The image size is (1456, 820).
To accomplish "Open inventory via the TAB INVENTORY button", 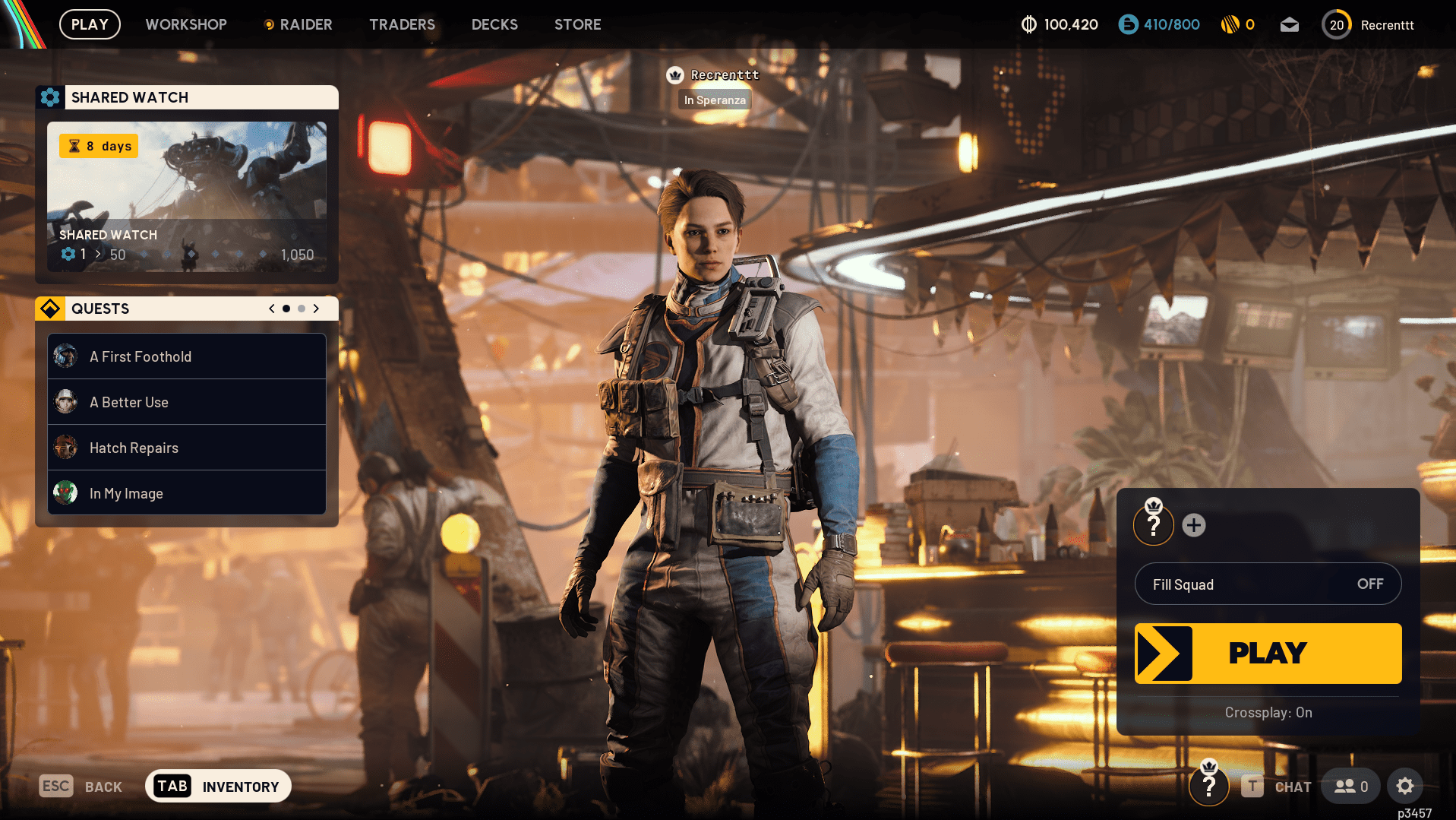I will (x=218, y=786).
